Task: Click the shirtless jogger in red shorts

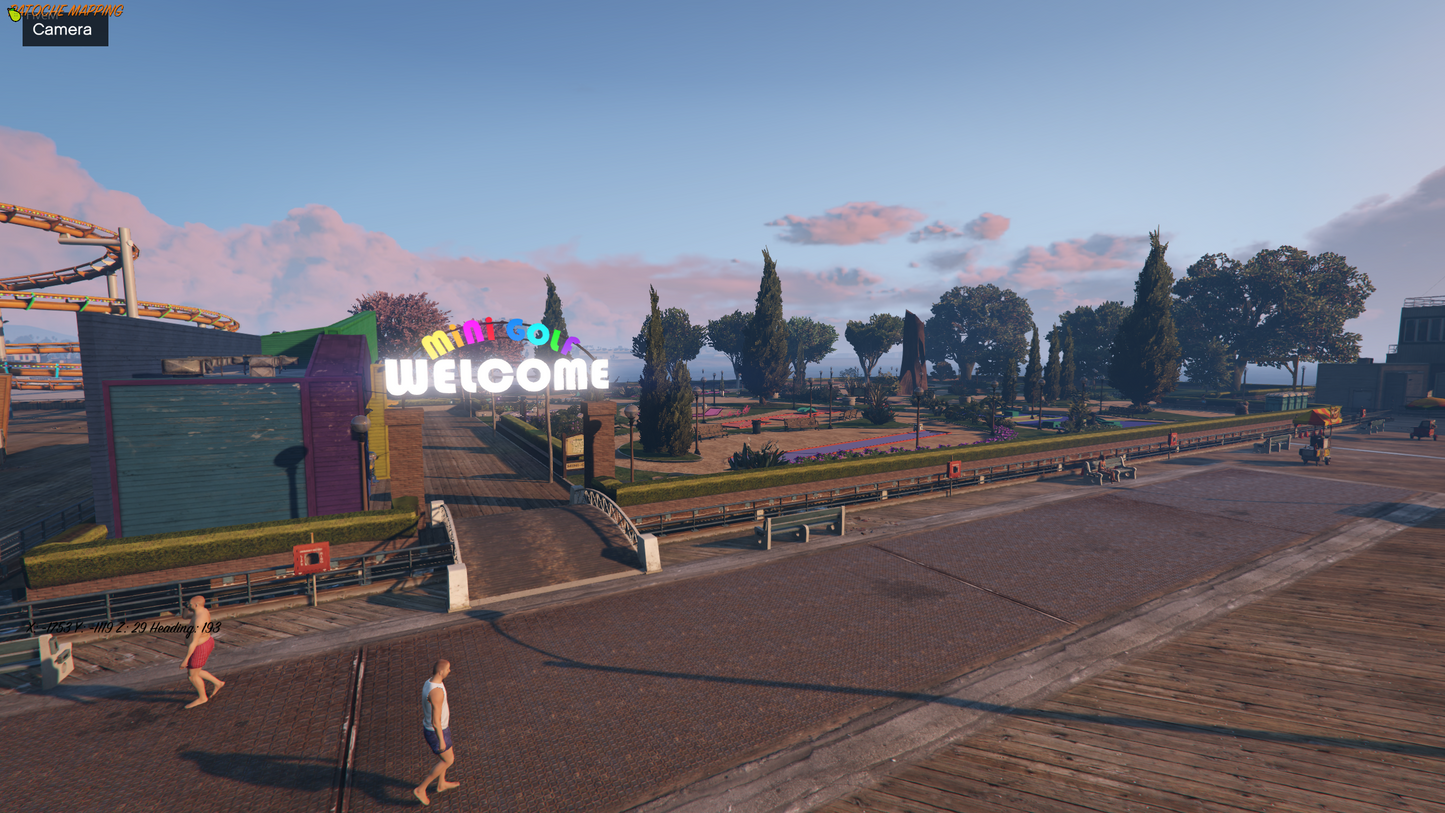Action: point(200,655)
